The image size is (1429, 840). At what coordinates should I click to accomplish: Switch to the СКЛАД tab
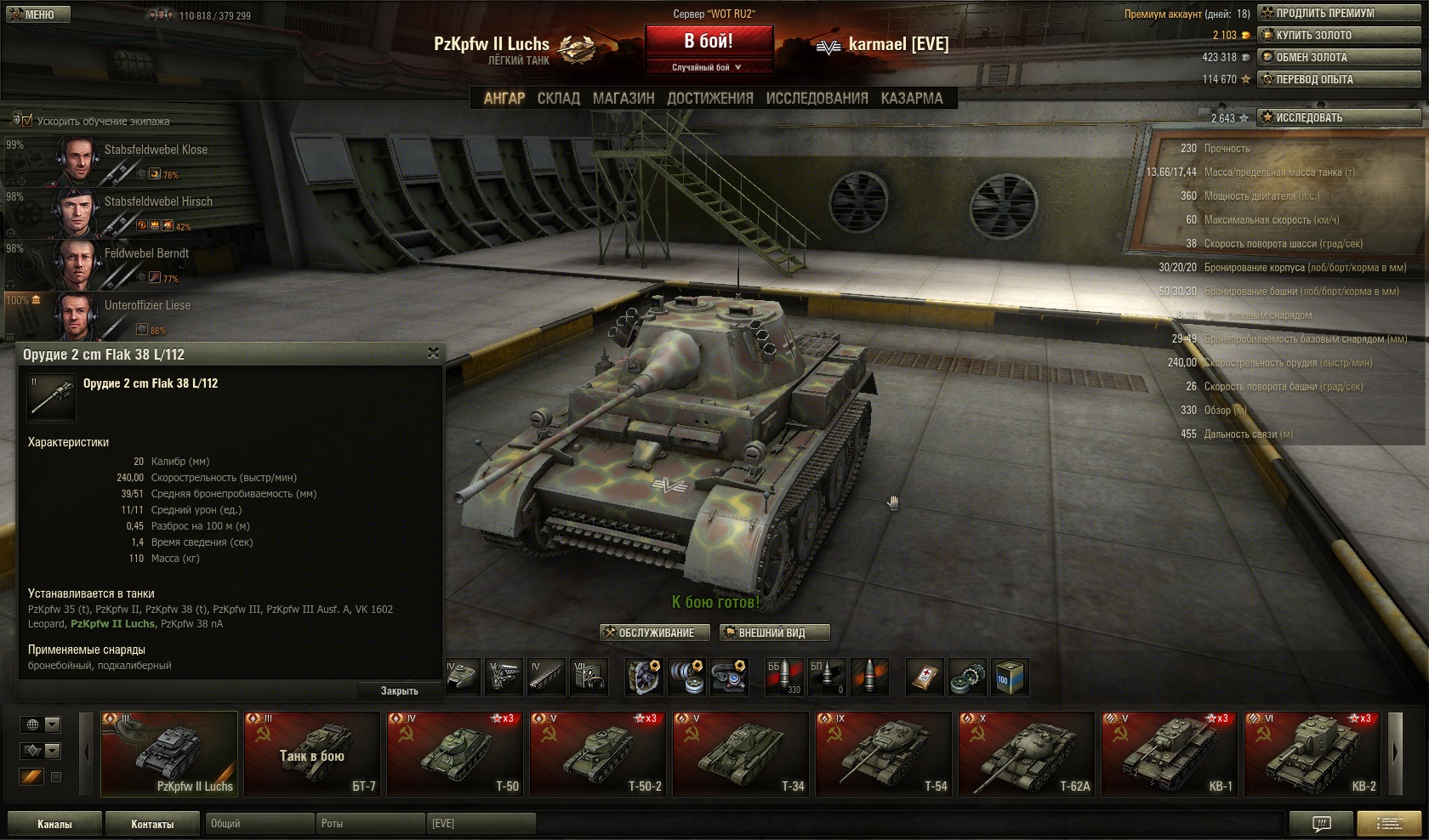coord(558,99)
